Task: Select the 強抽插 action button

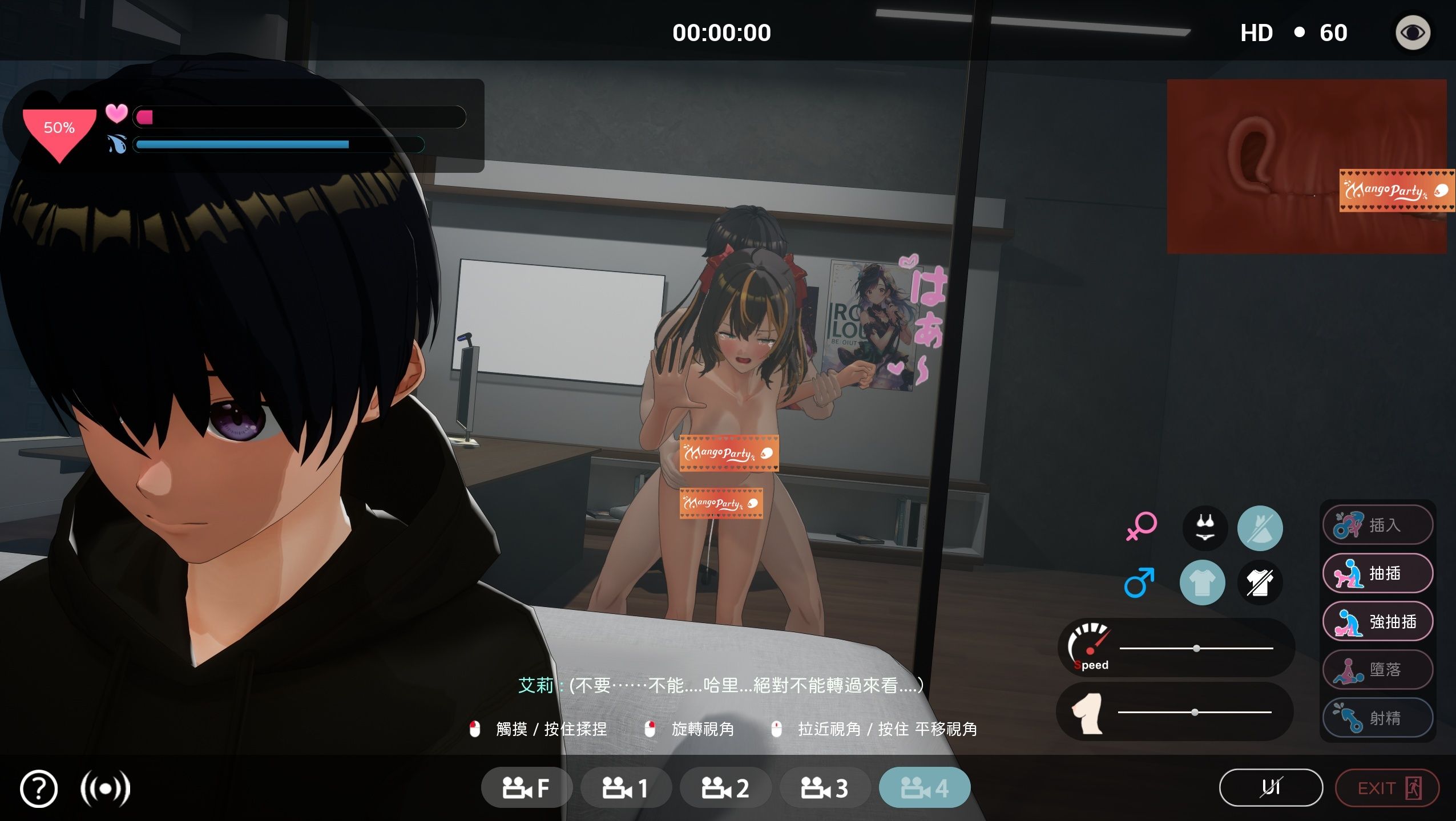Action: click(x=1377, y=621)
